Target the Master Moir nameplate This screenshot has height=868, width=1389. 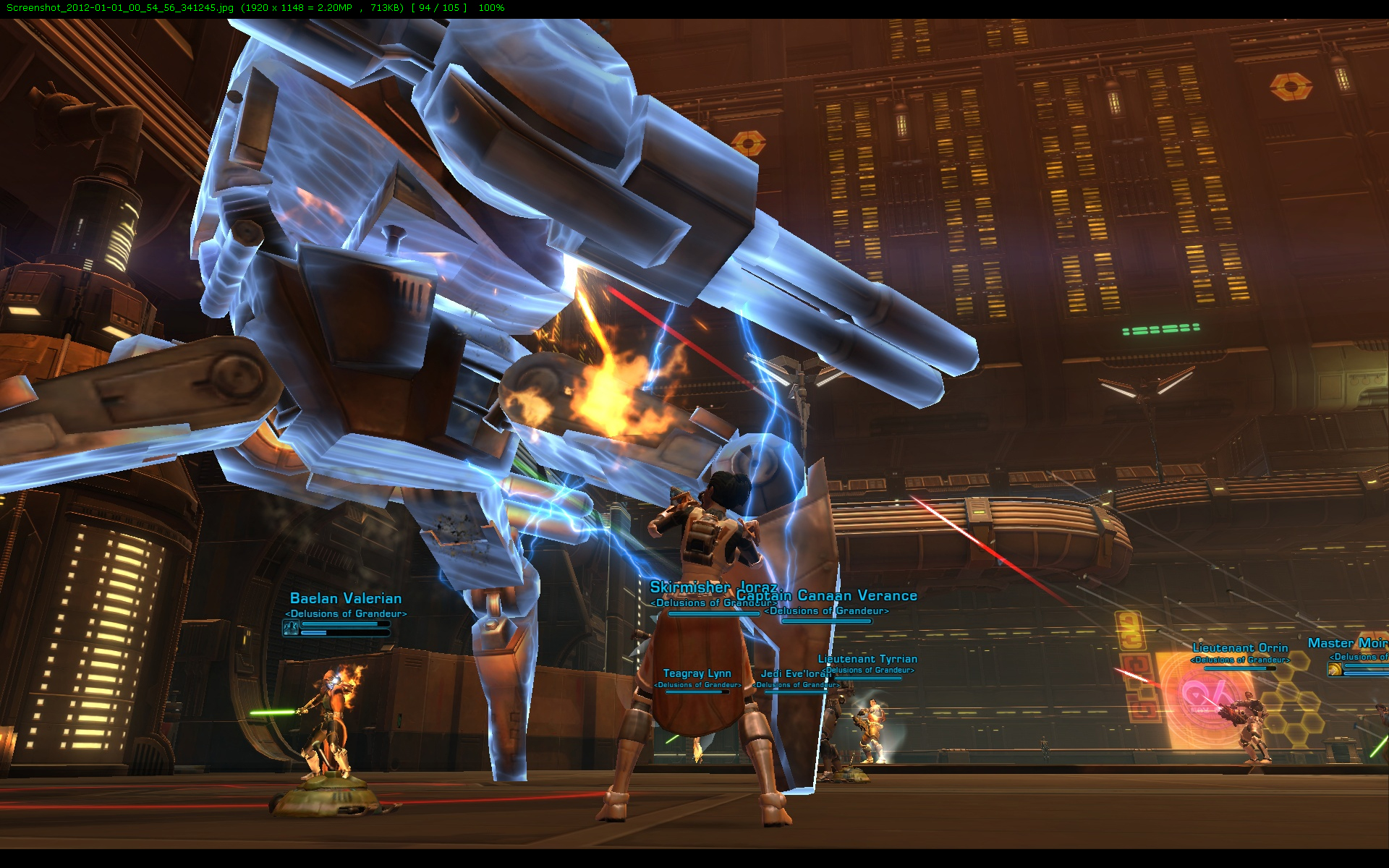1347,643
